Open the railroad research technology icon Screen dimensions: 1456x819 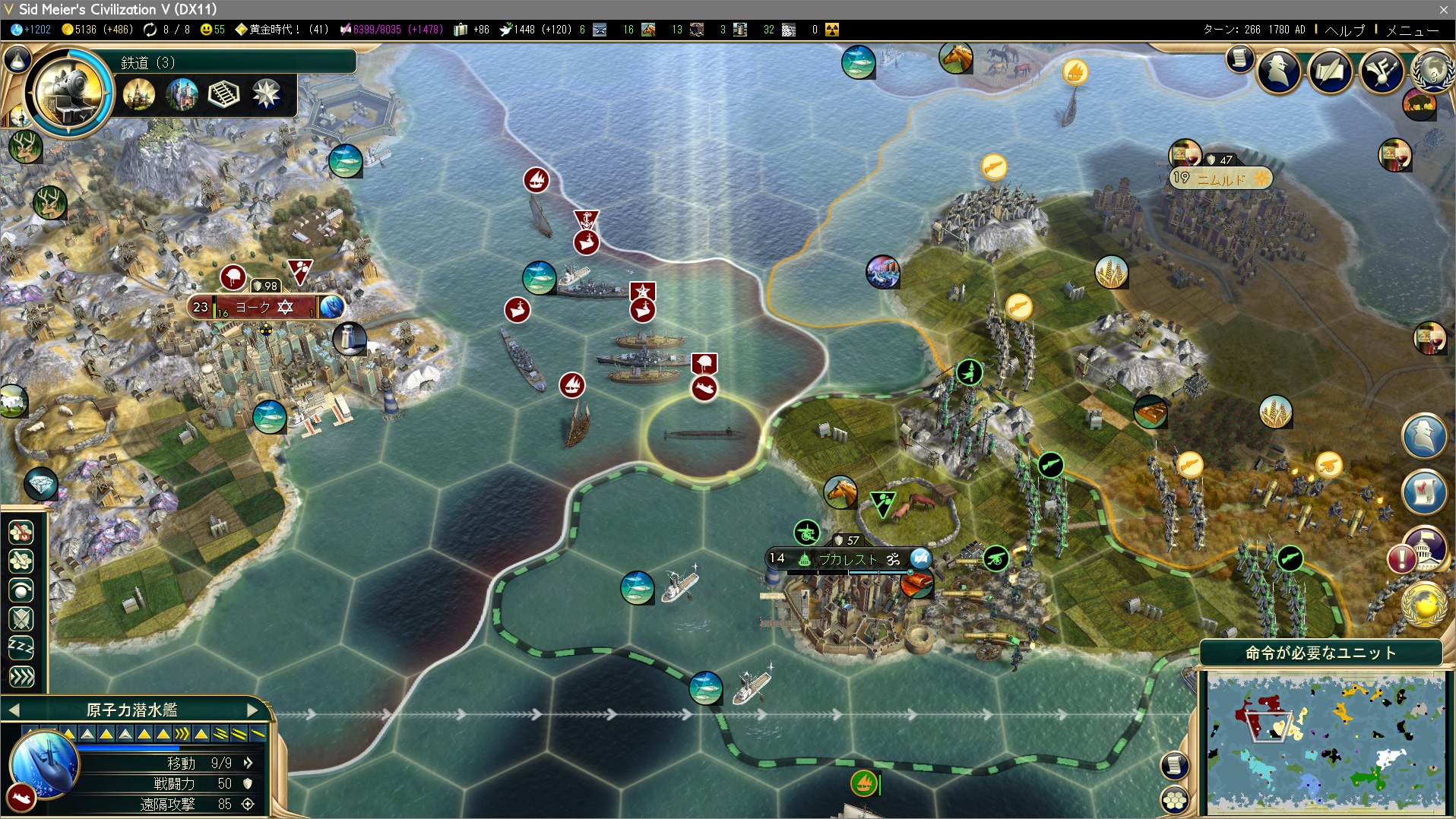pyautogui.click(x=68, y=92)
